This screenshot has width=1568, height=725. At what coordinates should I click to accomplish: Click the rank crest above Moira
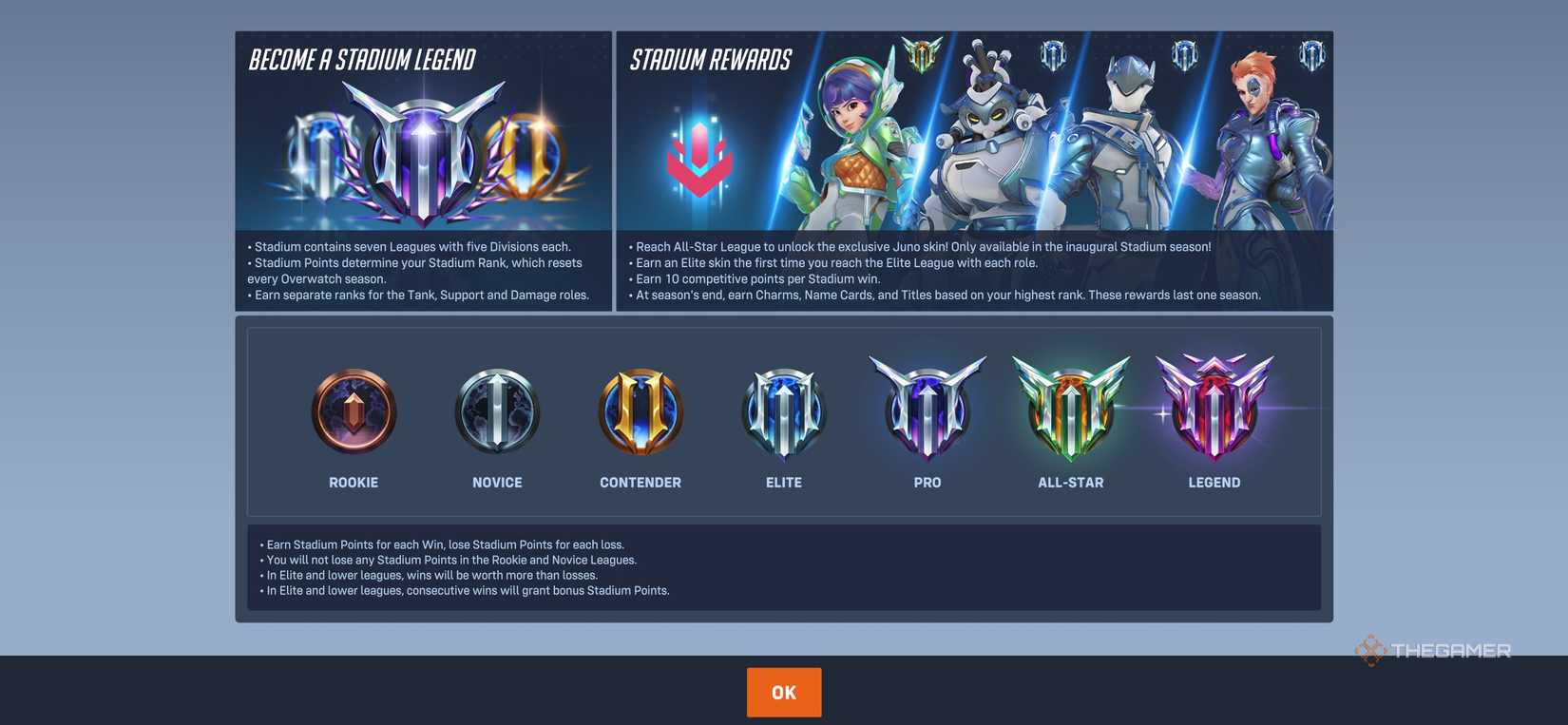click(x=1311, y=54)
